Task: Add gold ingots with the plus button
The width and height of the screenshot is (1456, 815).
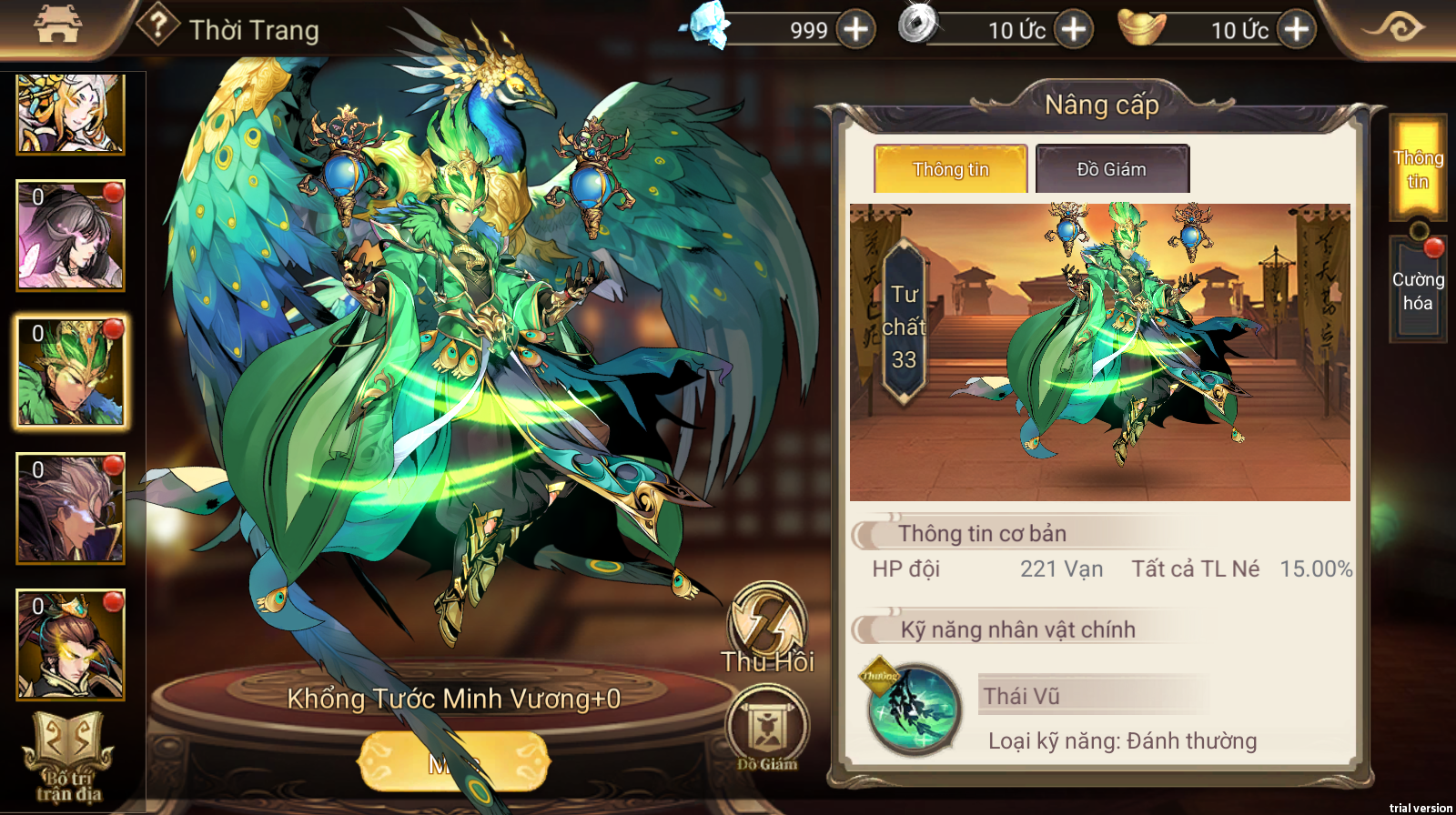Action: tap(1296, 29)
